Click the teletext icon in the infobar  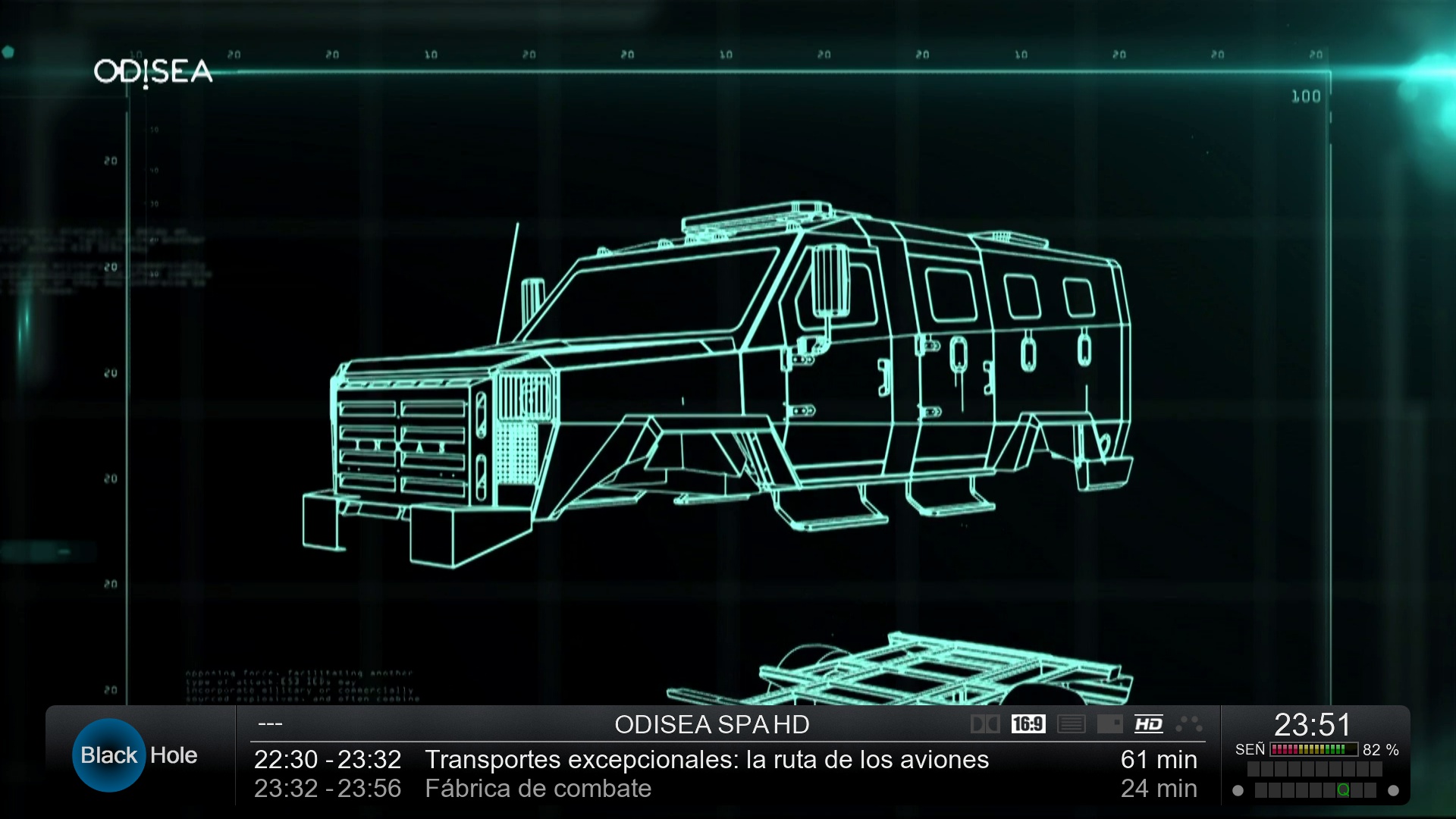point(1071,724)
